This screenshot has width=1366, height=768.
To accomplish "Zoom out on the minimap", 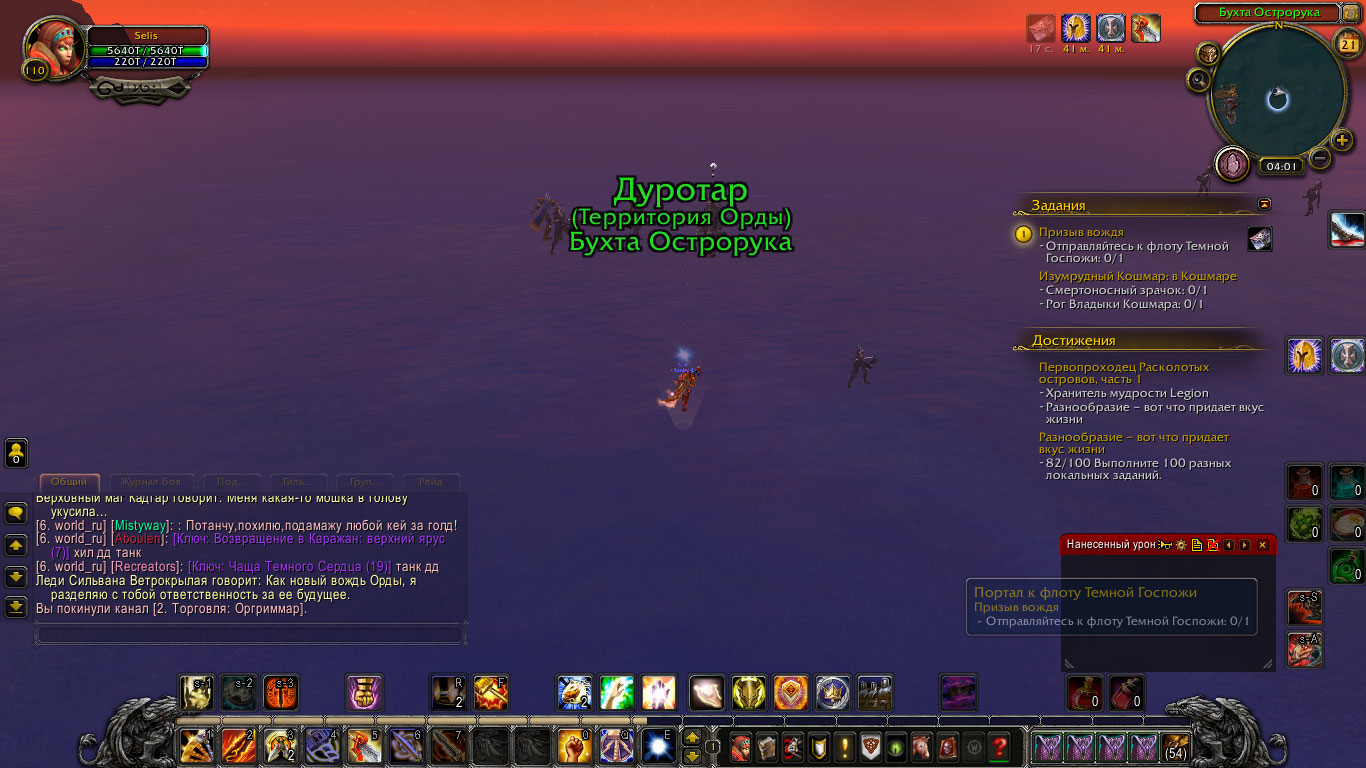I will pyautogui.click(x=1320, y=158).
